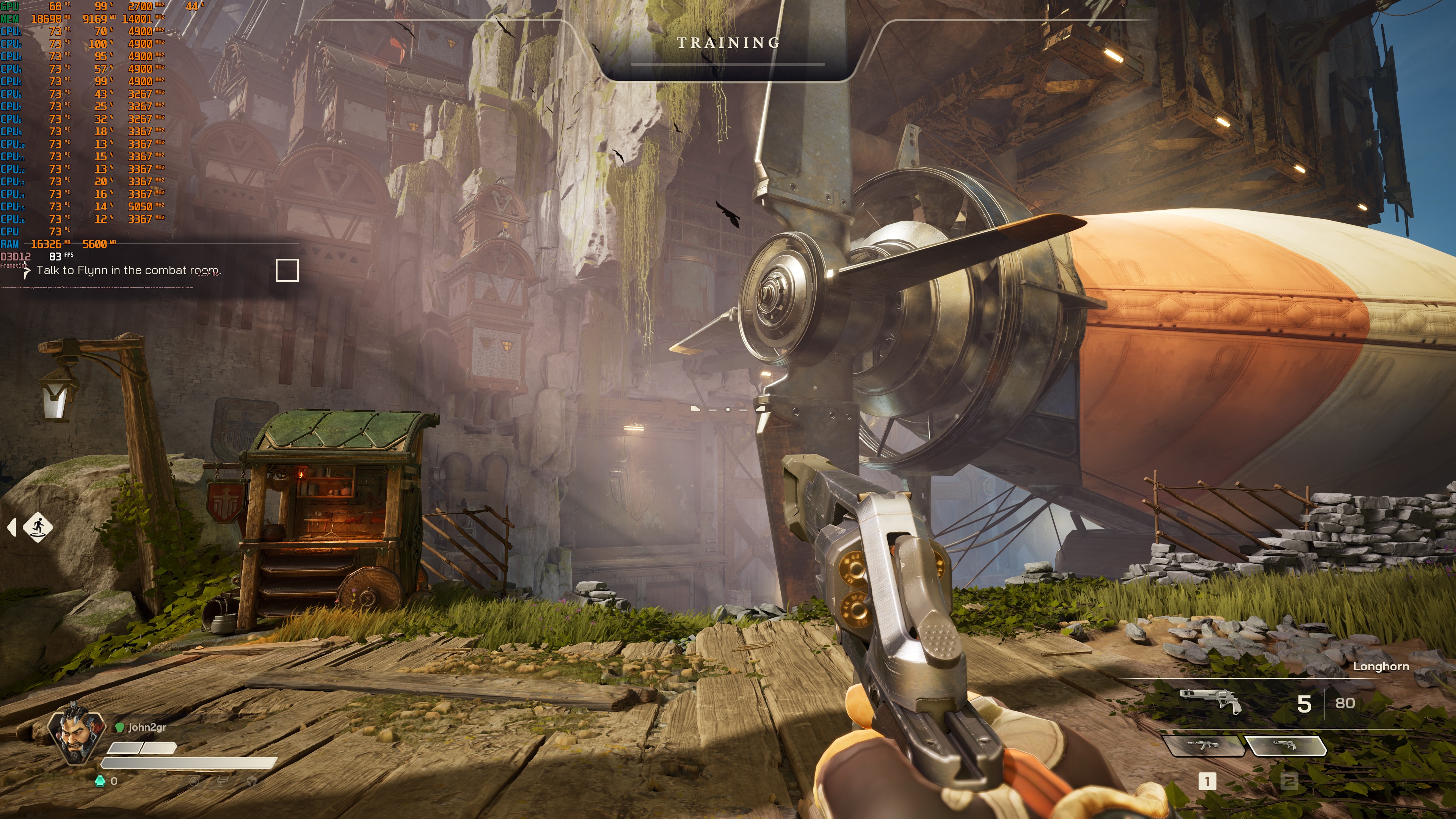Open the Training banner at the top
Screen dimensions: 1456x819
pyautogui.click(x=728, y=43)
